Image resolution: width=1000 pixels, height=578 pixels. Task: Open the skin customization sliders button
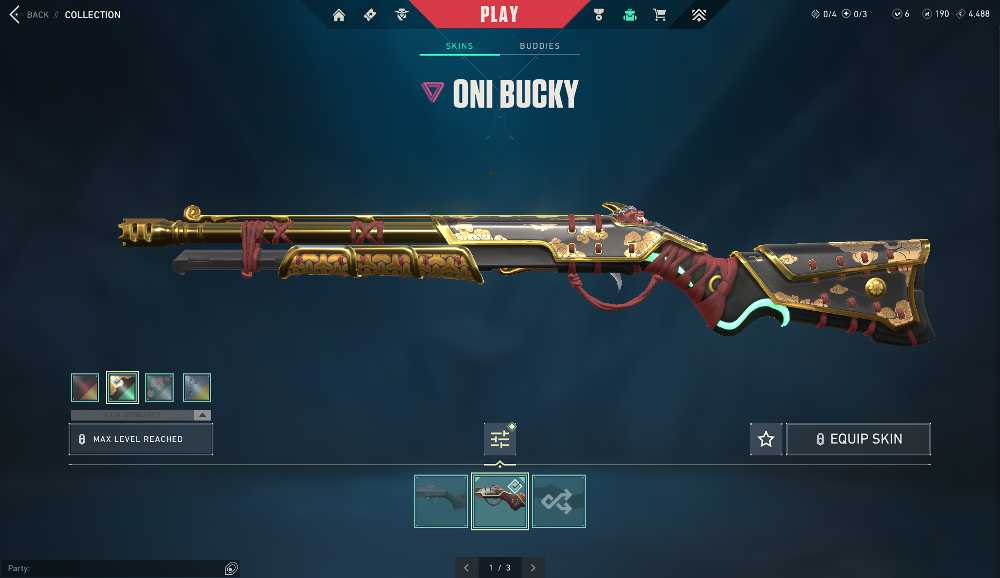pos(500,439)
